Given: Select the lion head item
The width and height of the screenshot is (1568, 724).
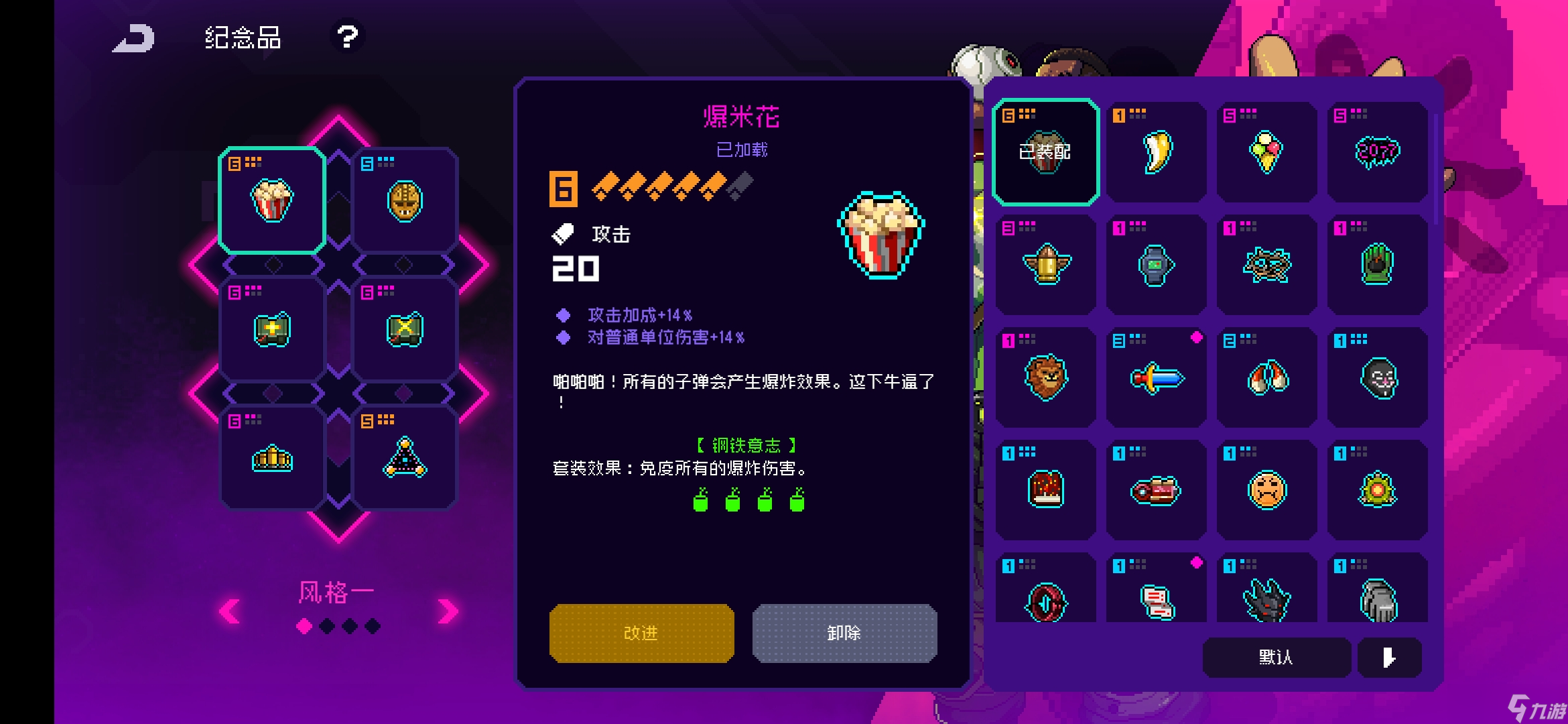Looking at the screenshot, I should coord(1045,378).
